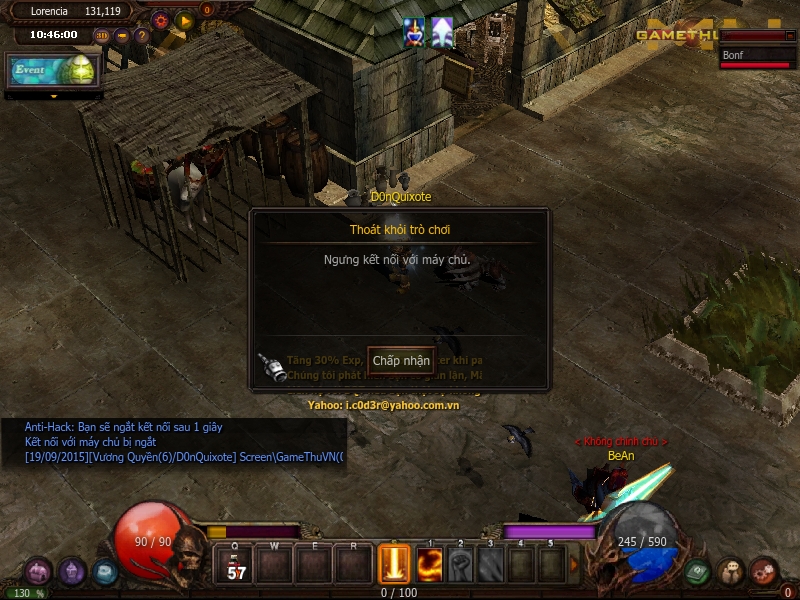Select Bonf in the party list
800x600 pixels.
758,55
